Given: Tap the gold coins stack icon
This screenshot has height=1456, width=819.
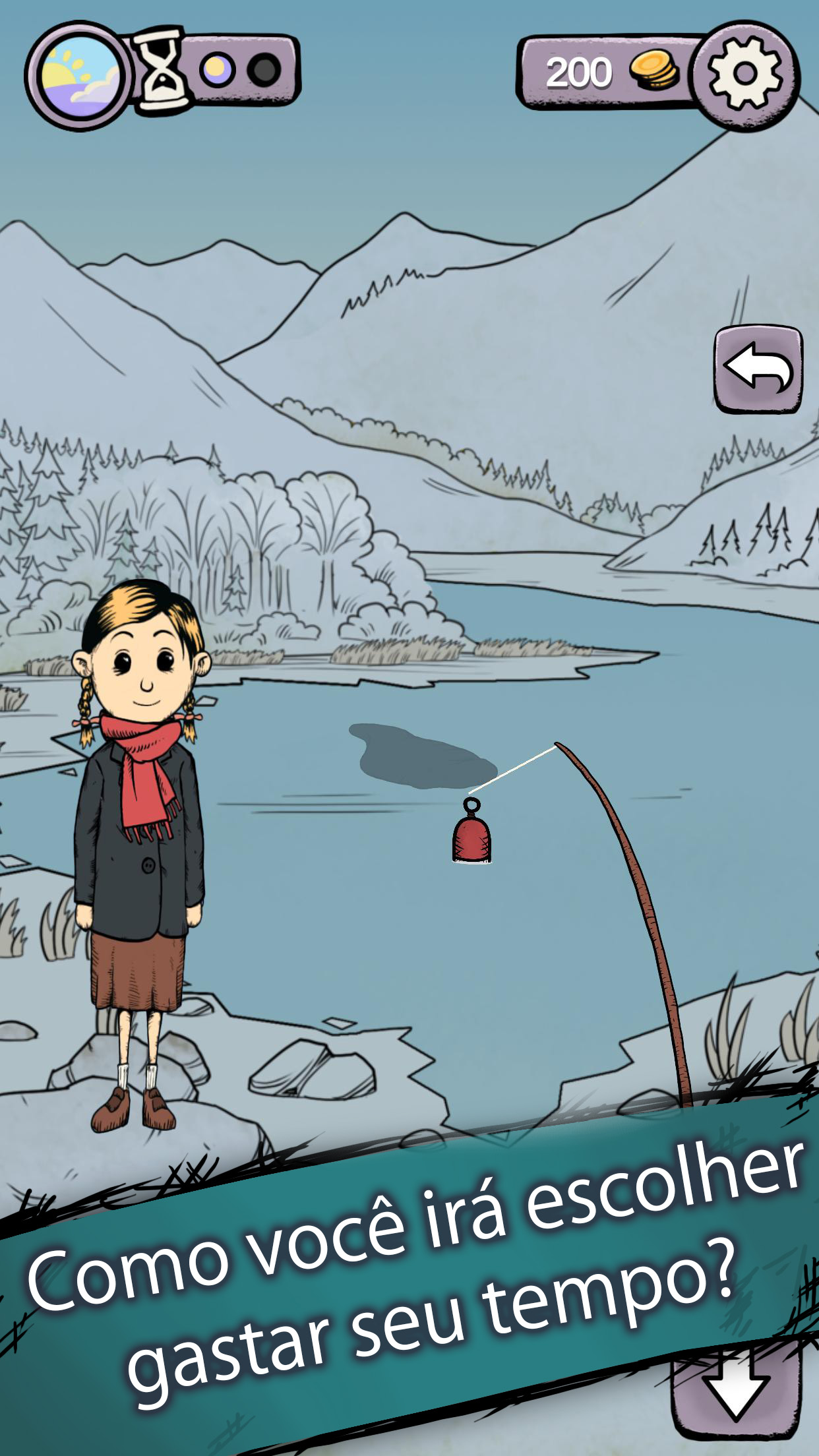Looking at the screenshot, I should pos(655,72).
